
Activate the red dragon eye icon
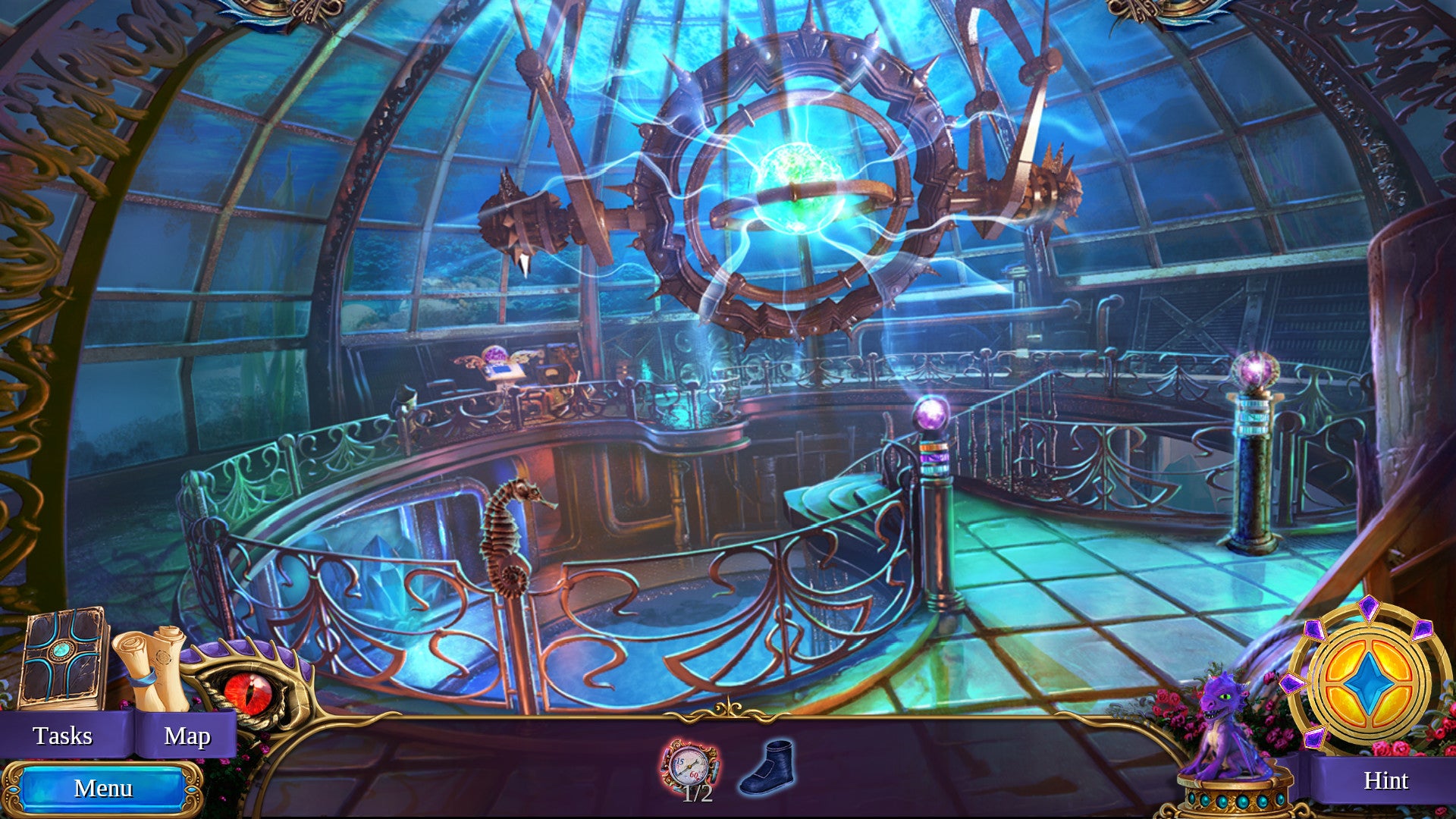248,690
